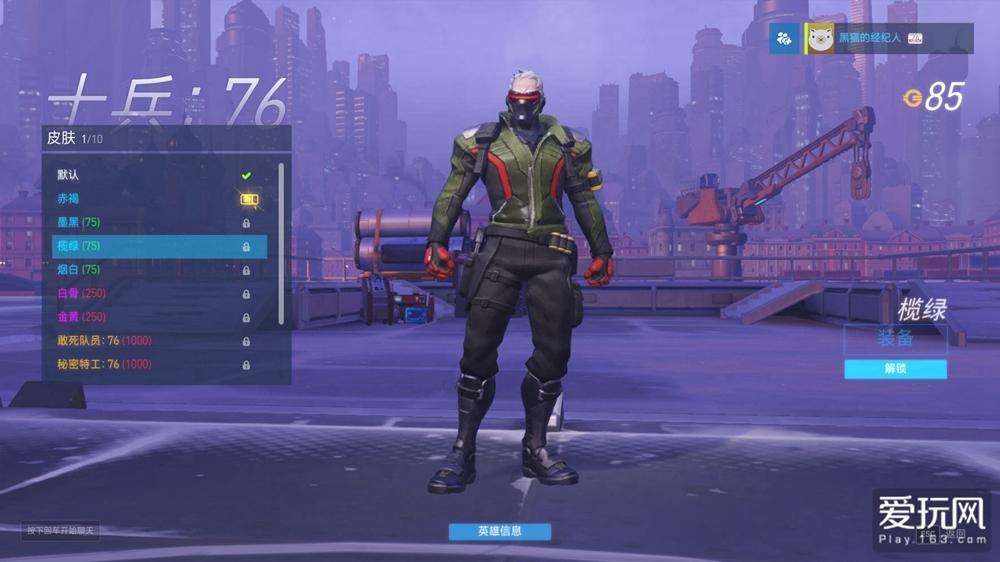Click the cat avatar player profile
This screenshot has height=562, width=1000.
tap(822, 38)
